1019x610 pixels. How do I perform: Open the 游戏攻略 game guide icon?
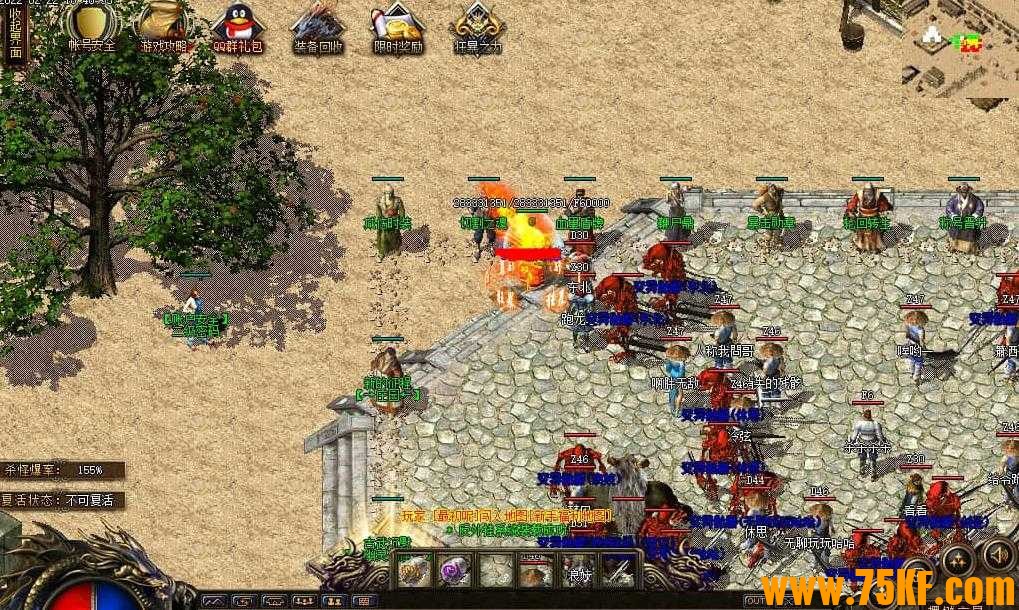[162, 24]
